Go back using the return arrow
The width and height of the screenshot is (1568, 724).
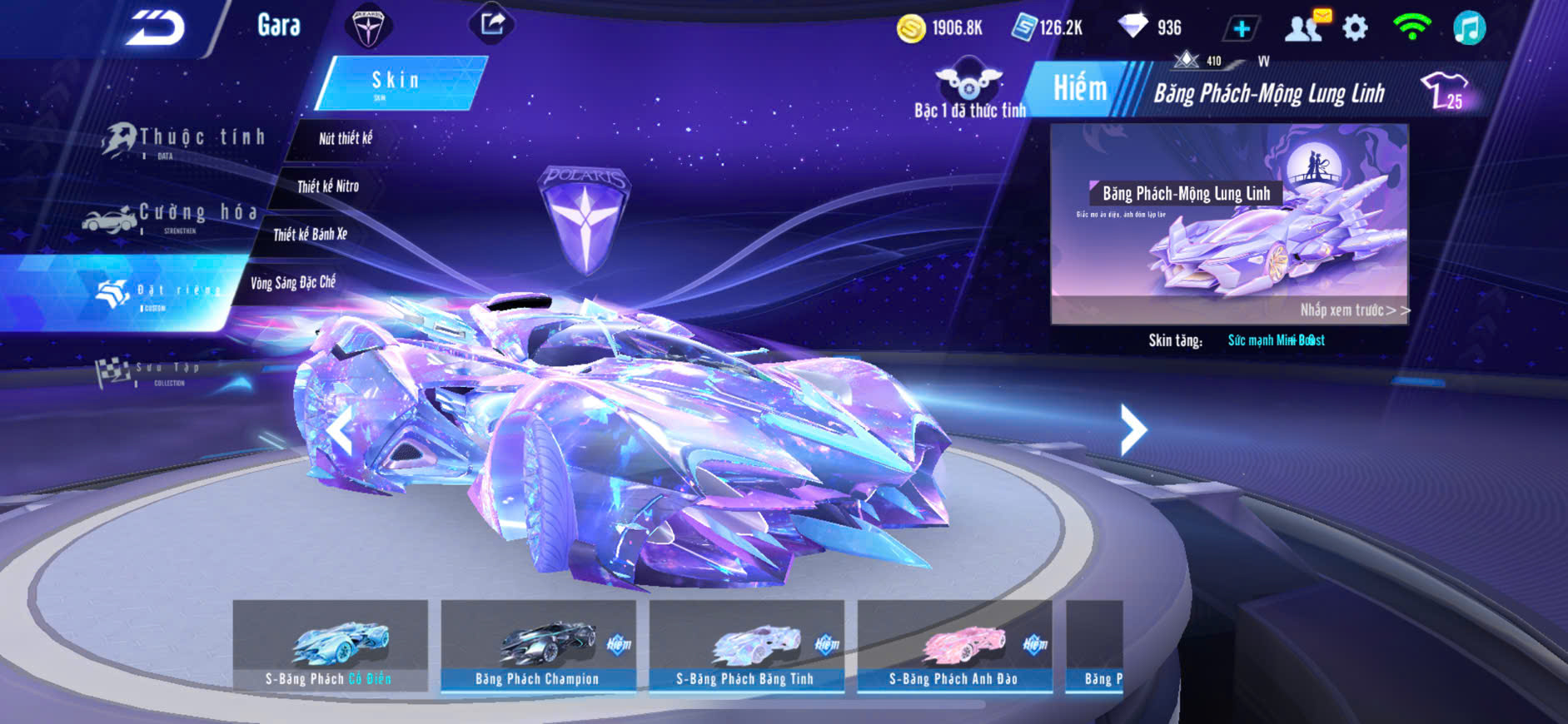click(x=155, y=29)
